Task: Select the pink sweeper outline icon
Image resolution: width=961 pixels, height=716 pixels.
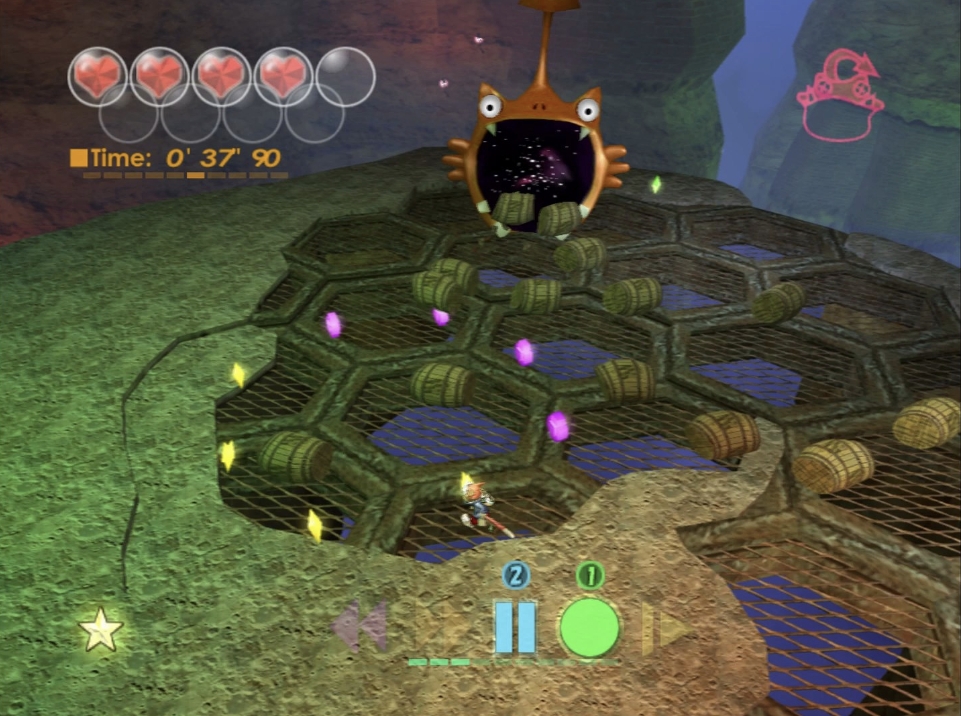Action: 840,100
